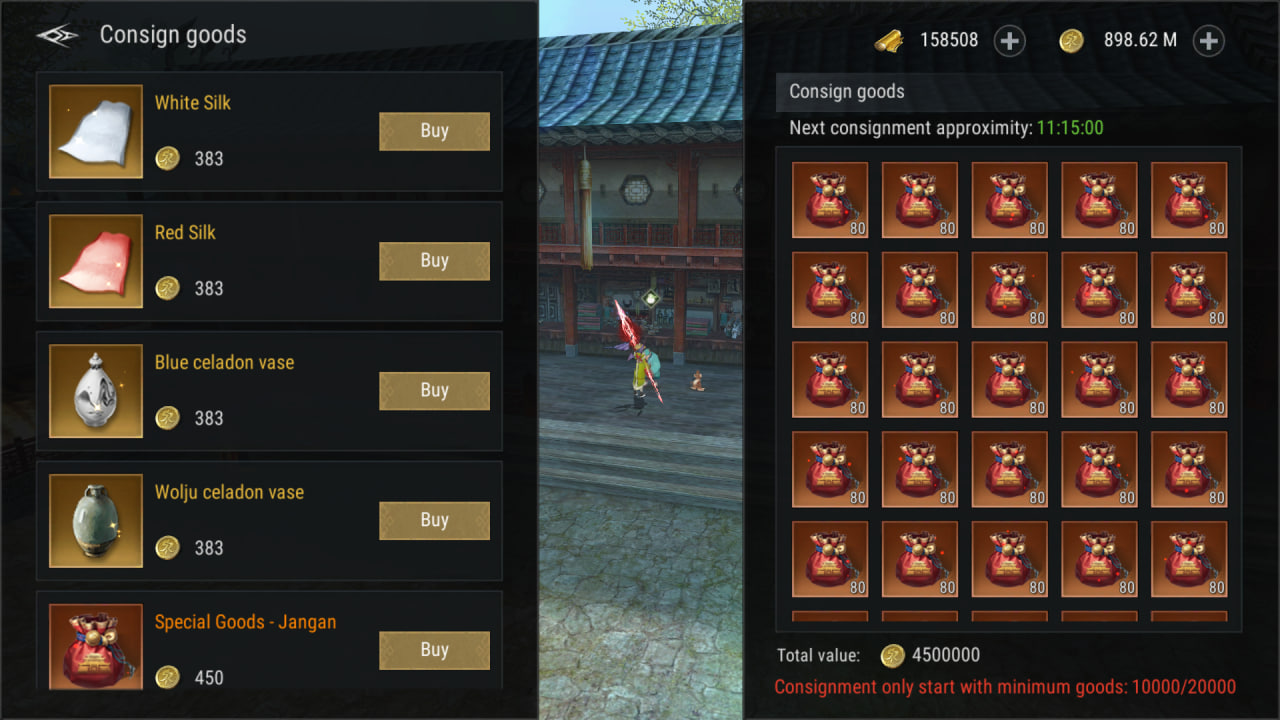Buy the Red Silk item
Screen dimensions: 1280x720
[x=434, y=261]
